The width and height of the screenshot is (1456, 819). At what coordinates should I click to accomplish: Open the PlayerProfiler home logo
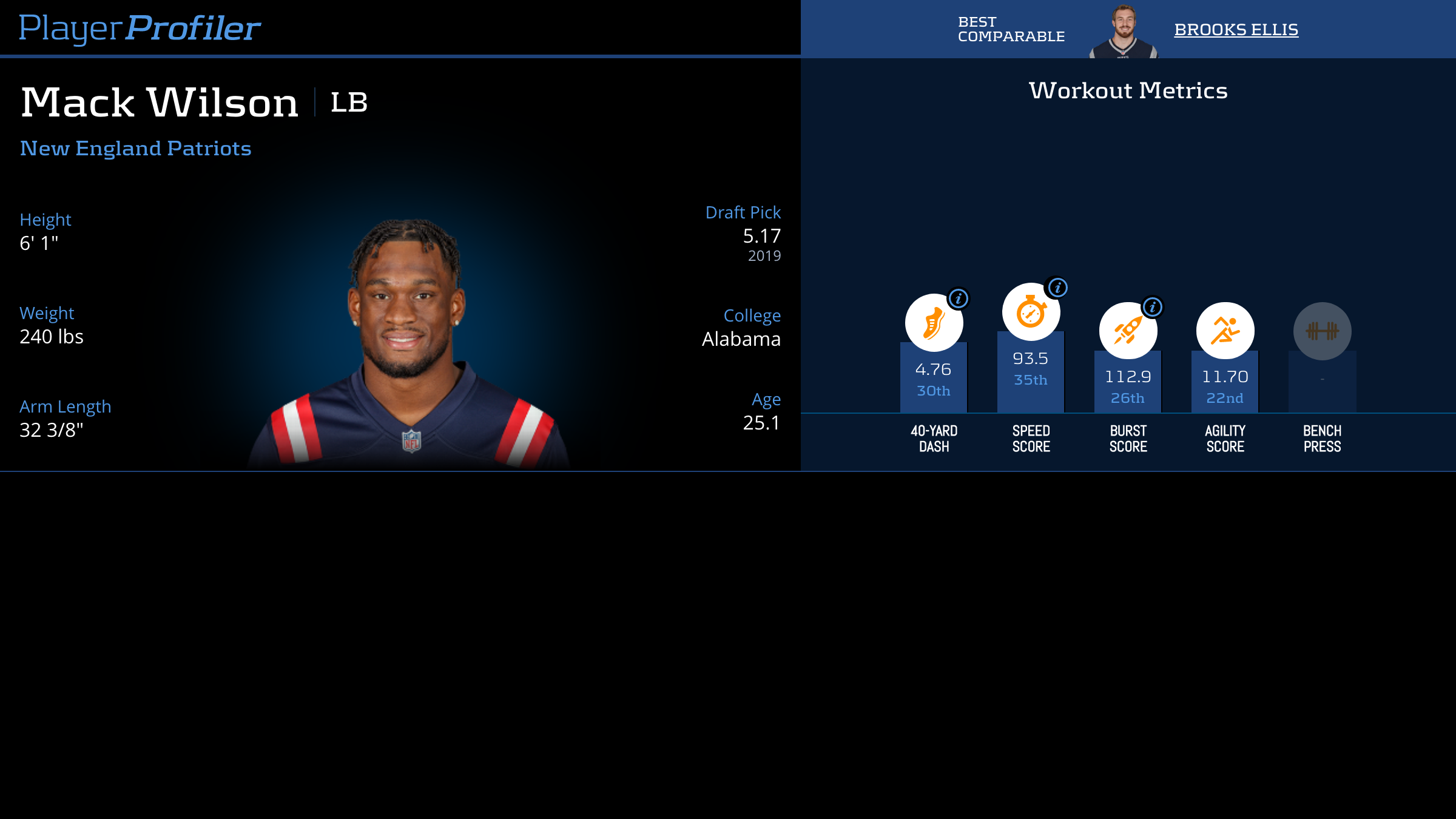(x=140, y=28)
